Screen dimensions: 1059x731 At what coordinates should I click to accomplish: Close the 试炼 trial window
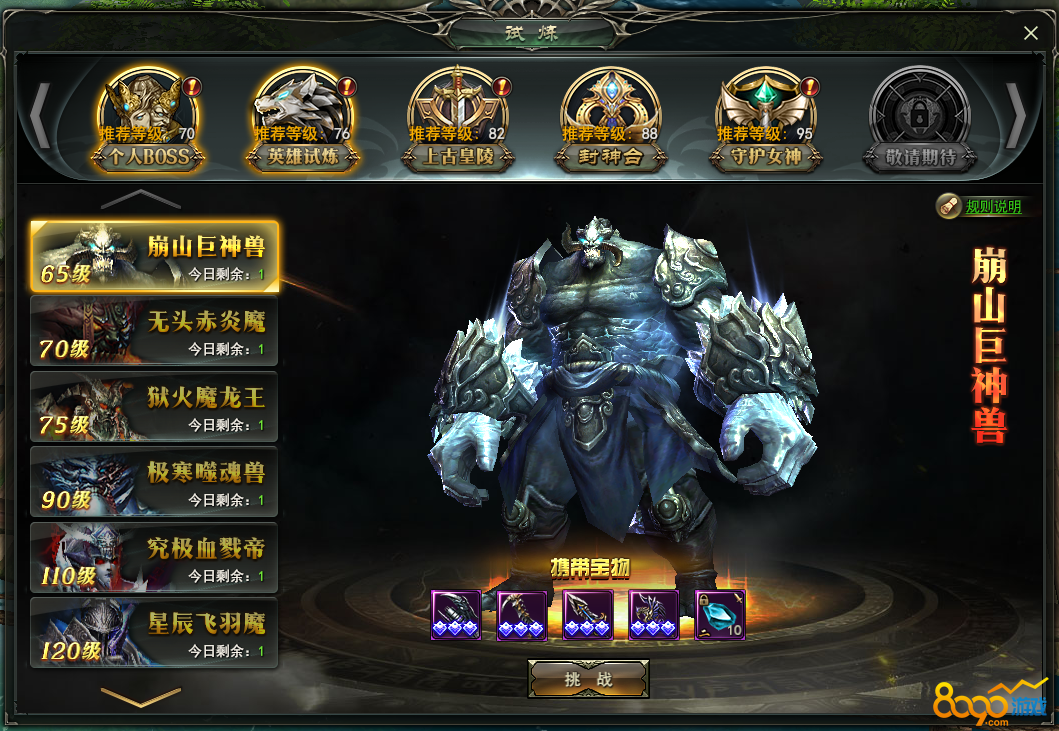click(1030, 34)
